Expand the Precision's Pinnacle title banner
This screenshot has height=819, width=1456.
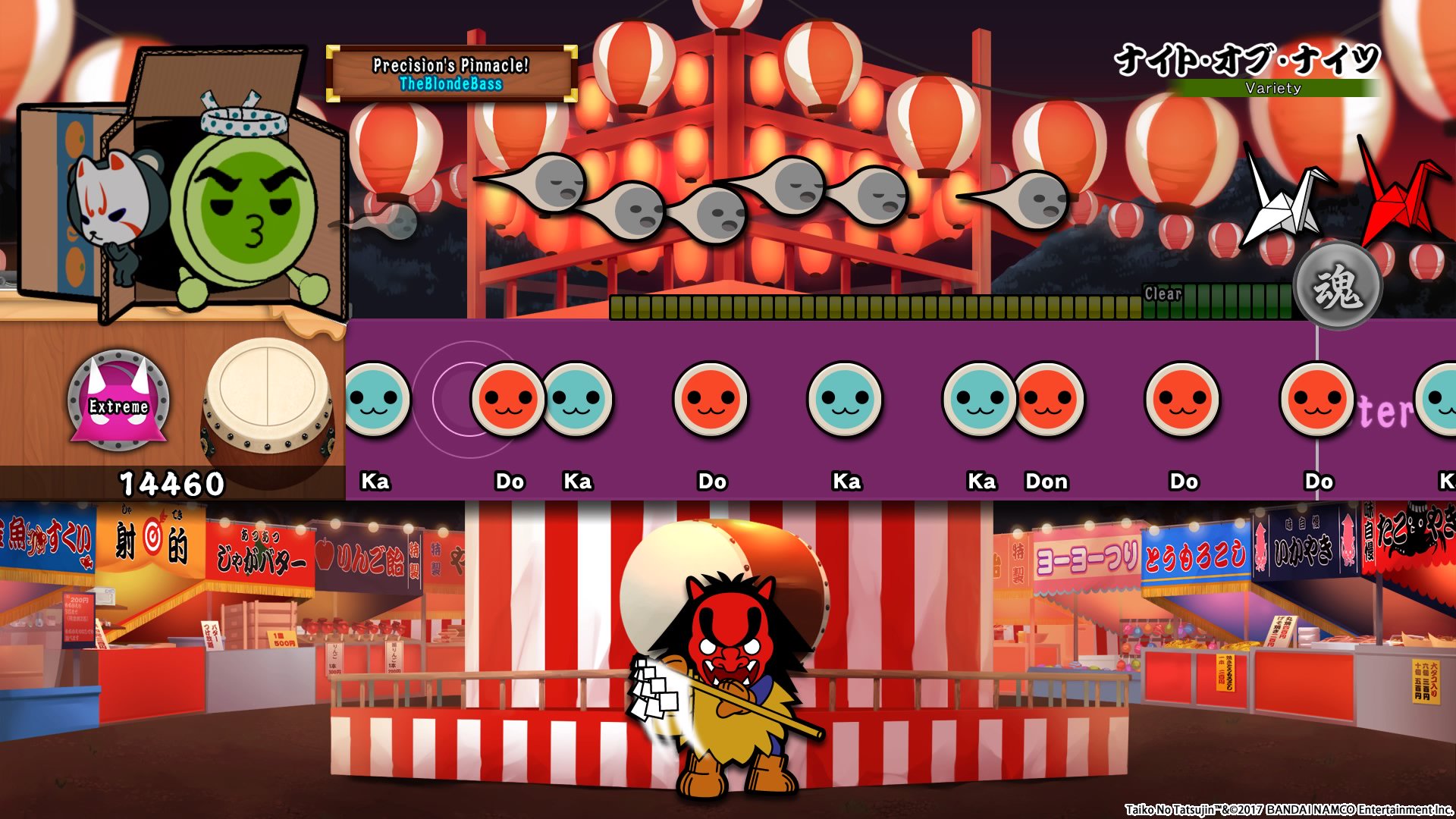click(x=451, y=64)
